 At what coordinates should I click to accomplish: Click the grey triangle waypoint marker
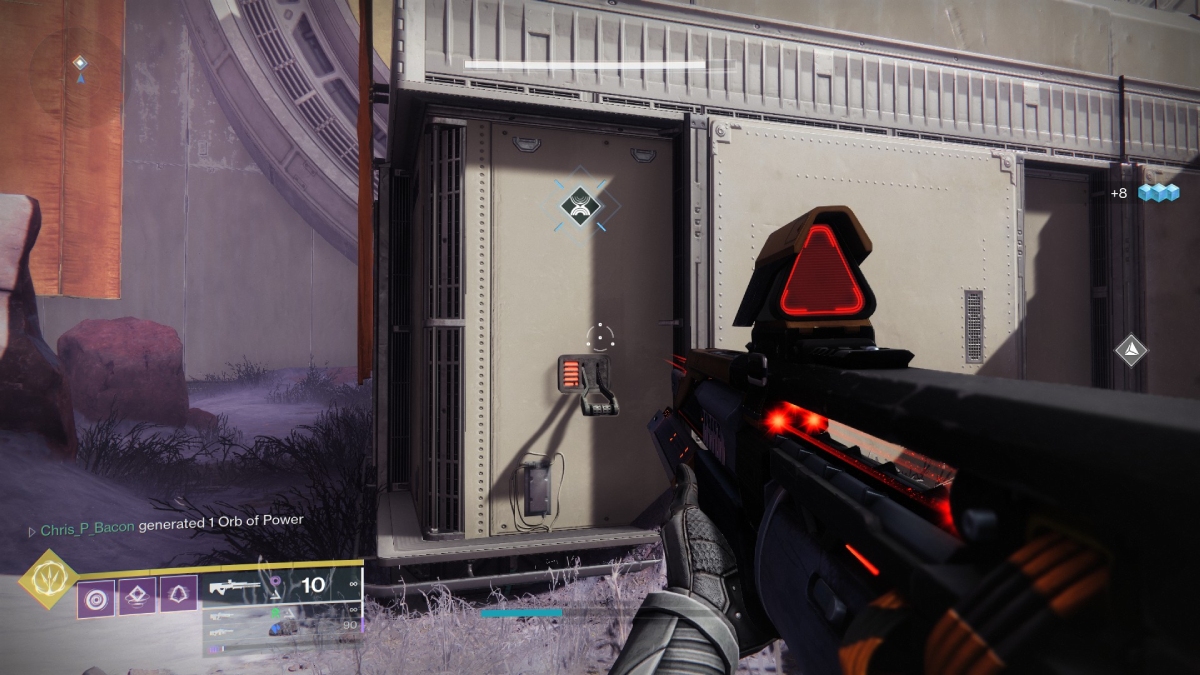click(x=1131, y=349)
